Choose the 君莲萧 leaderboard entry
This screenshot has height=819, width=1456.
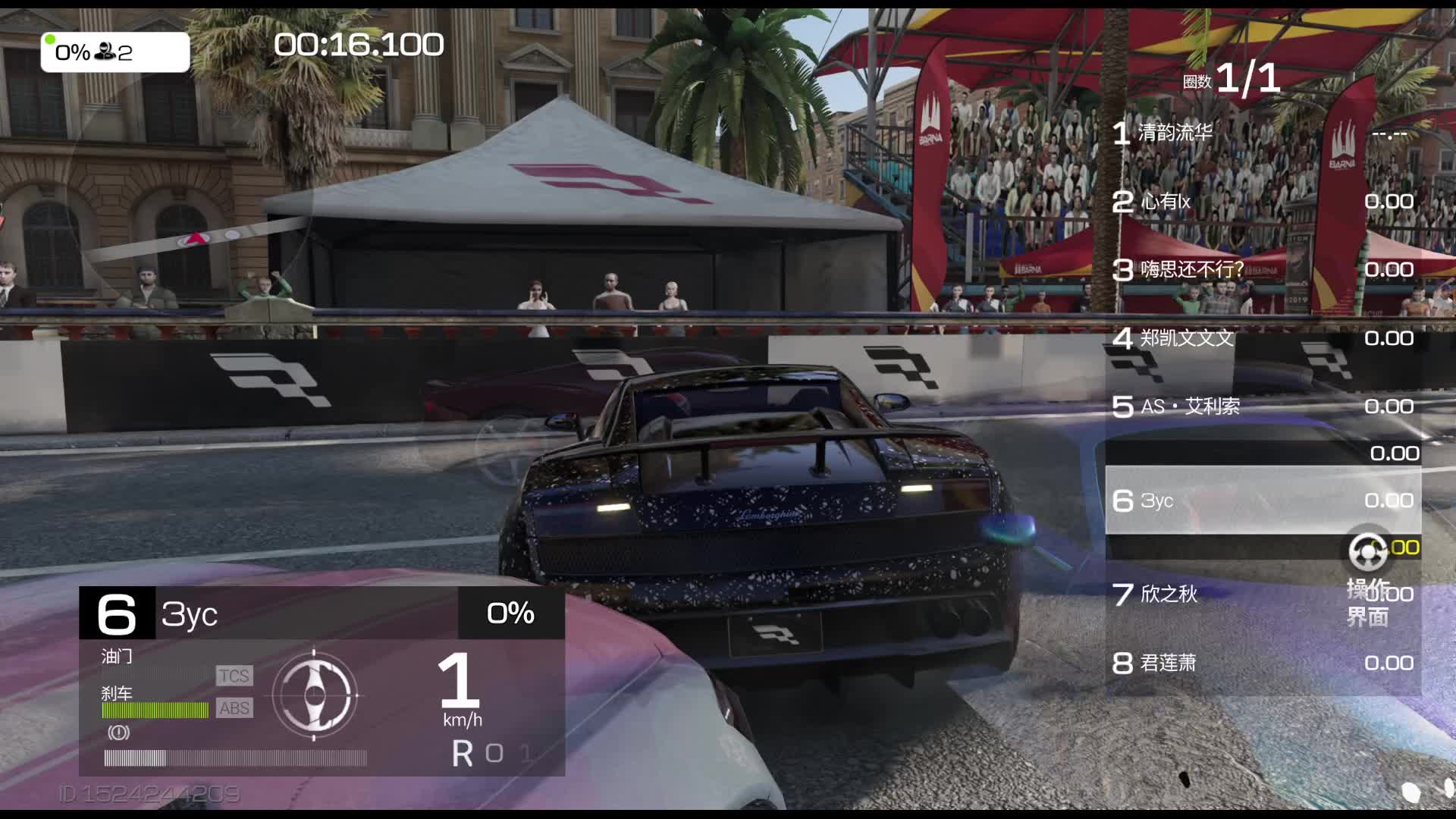coord(1262,663)
